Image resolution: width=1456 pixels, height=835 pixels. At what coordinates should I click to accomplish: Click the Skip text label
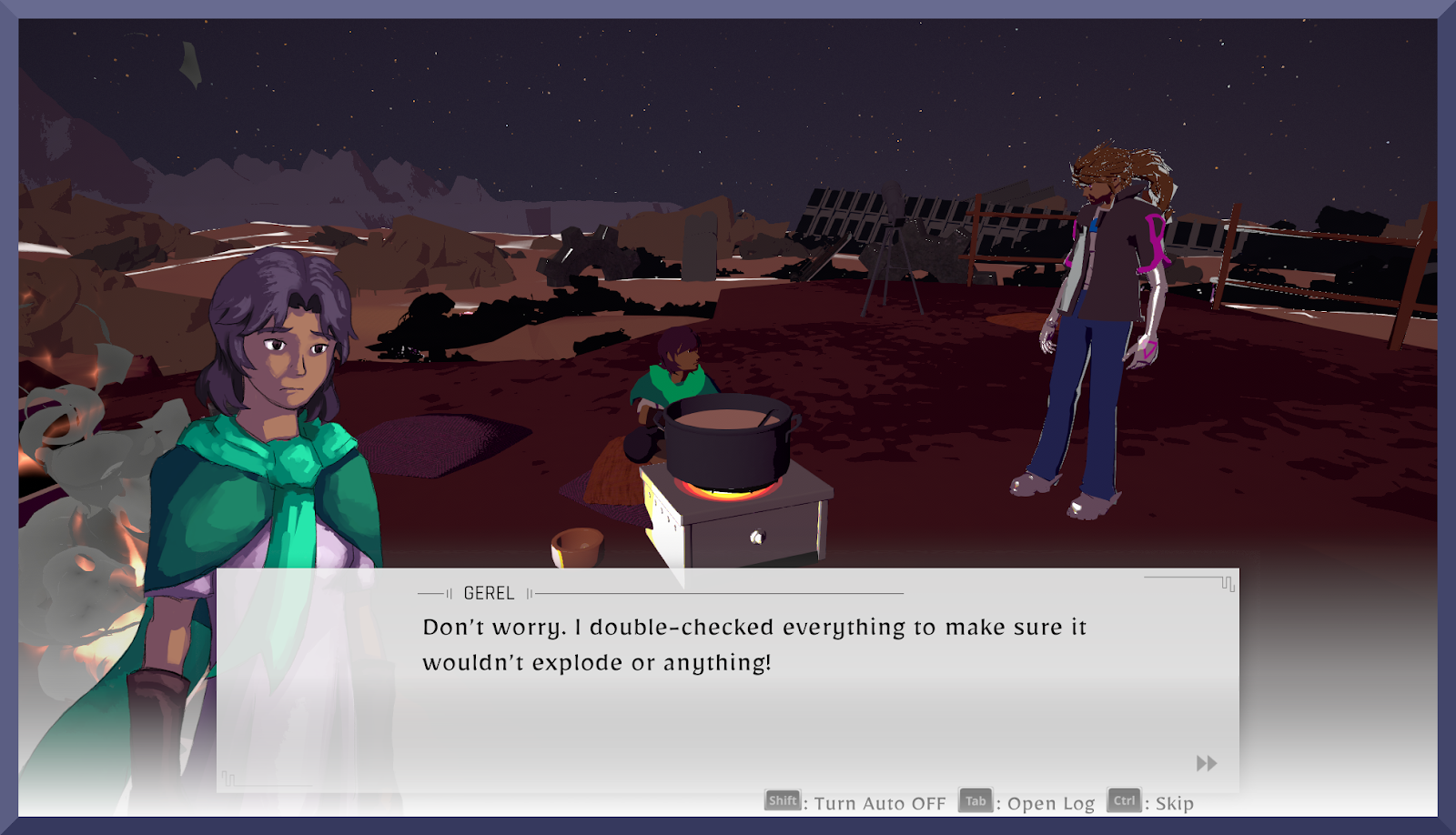(1174, 803)
